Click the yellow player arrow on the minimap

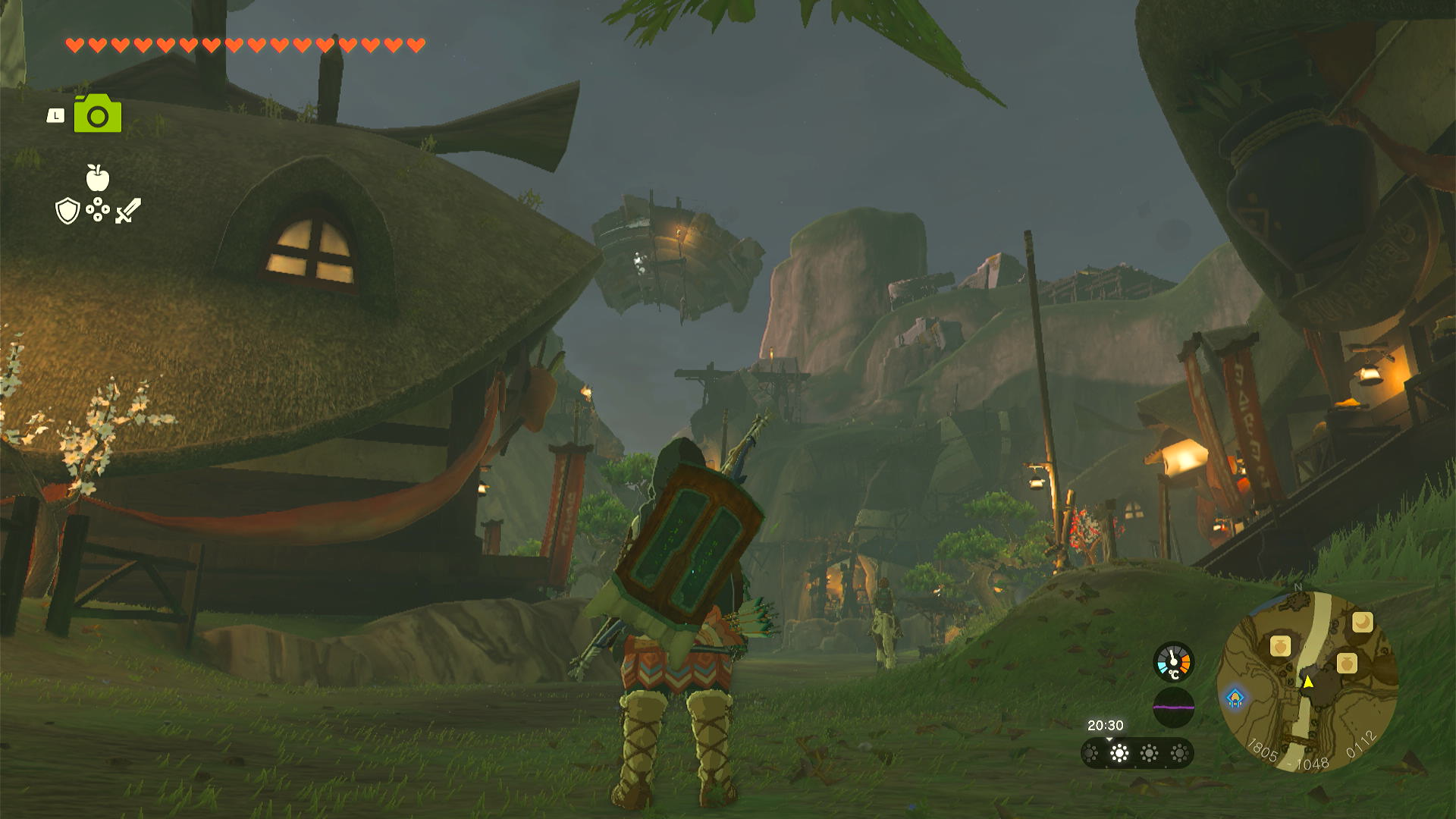coord(1309,682)
